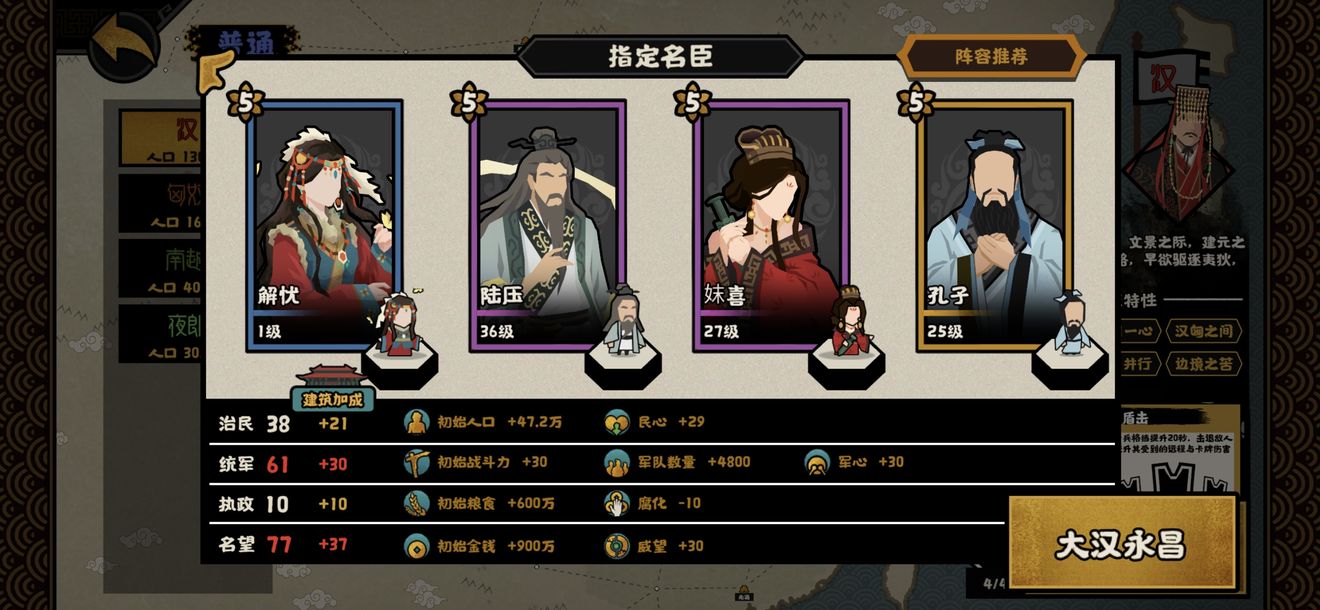Select the 解忧 minister card

point(324,224)
